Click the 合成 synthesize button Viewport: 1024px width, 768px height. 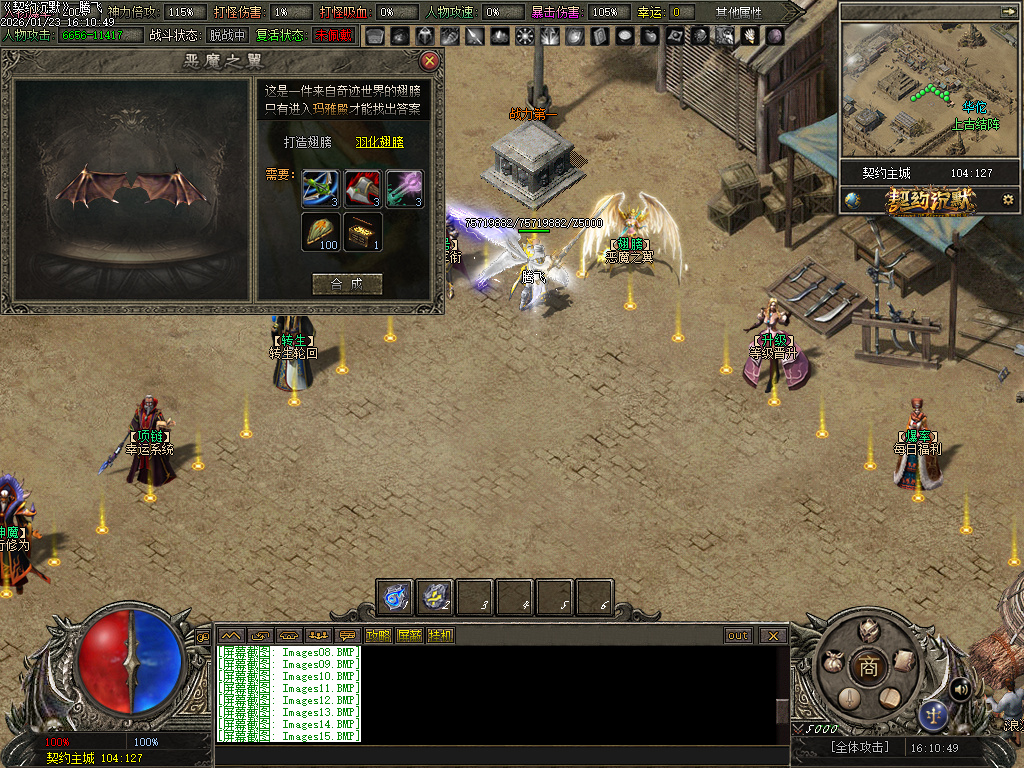tap(347, 284)
